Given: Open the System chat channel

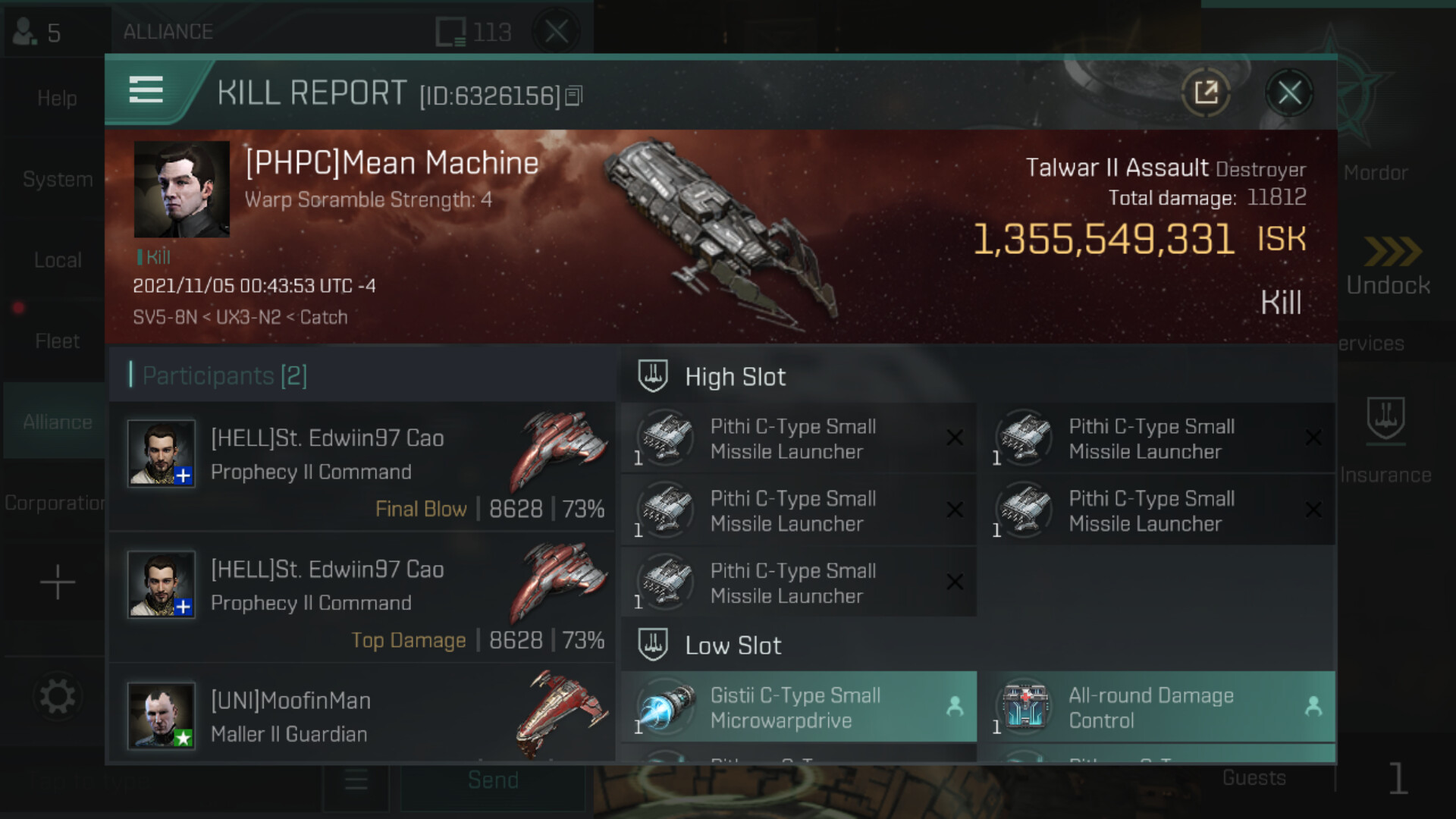Looking at the screenshot, I should (x=58, y=179).
